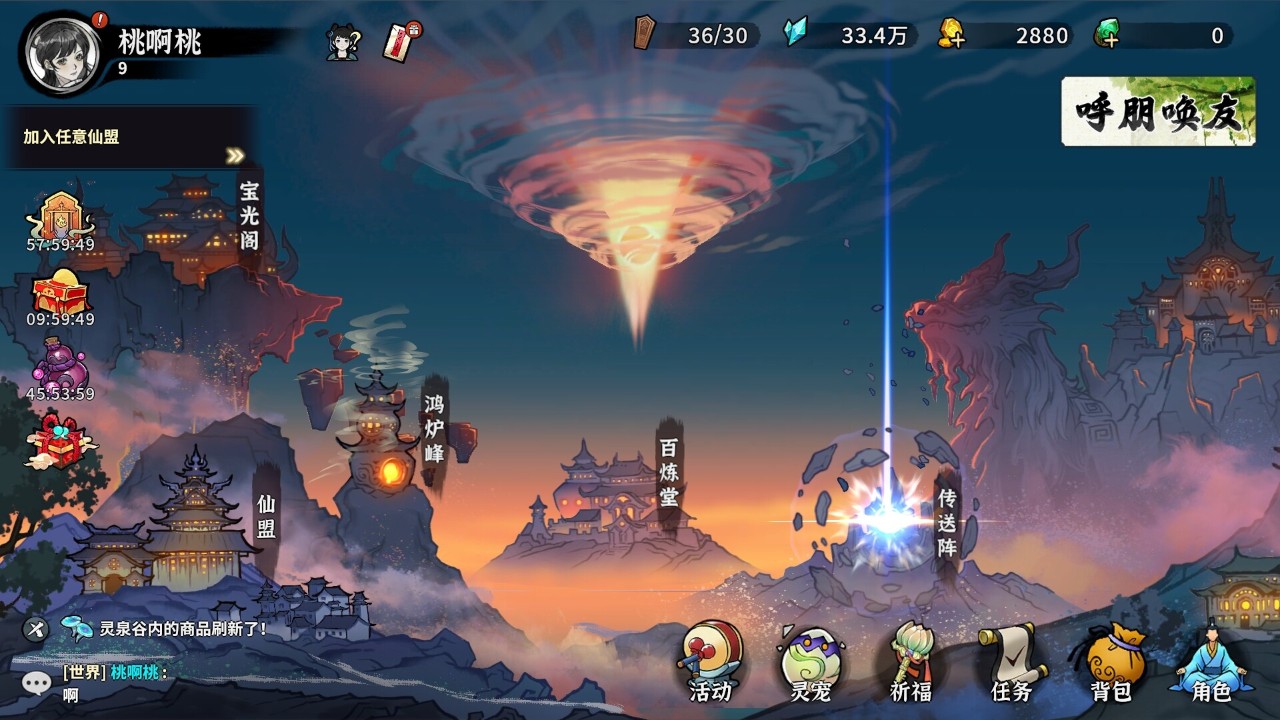Open the player avatar portrait
Screen dimensions: 1280x720
point(63,51)
